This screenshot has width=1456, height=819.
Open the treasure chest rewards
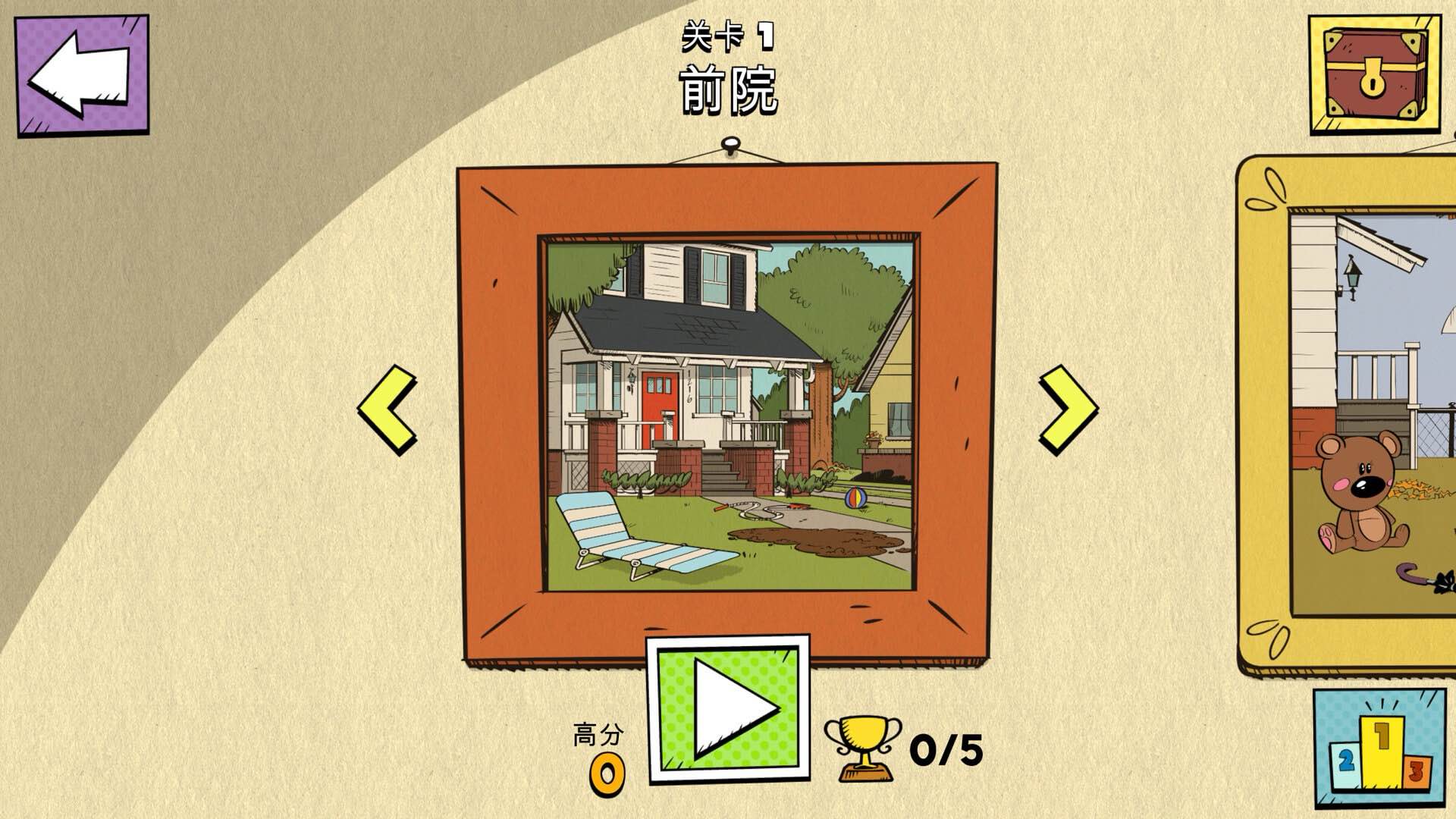1376,76
